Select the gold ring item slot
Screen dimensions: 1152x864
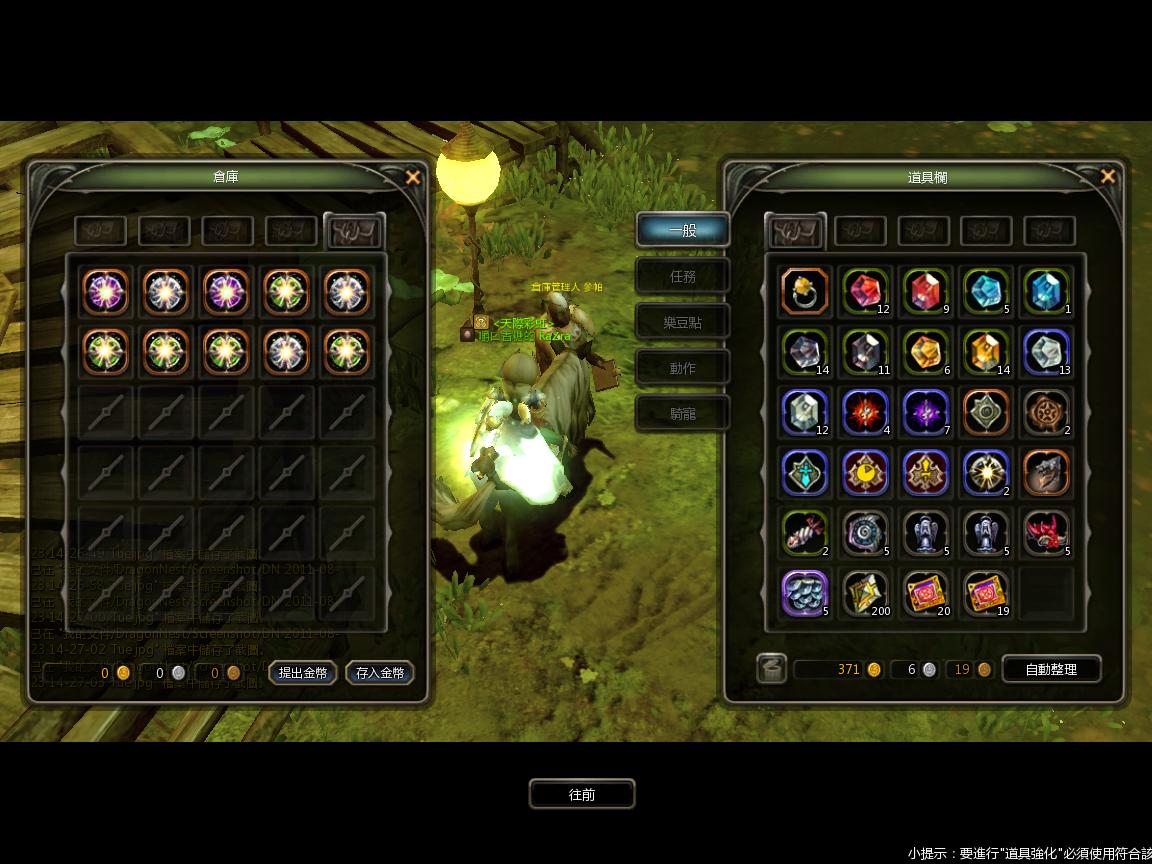805,292
